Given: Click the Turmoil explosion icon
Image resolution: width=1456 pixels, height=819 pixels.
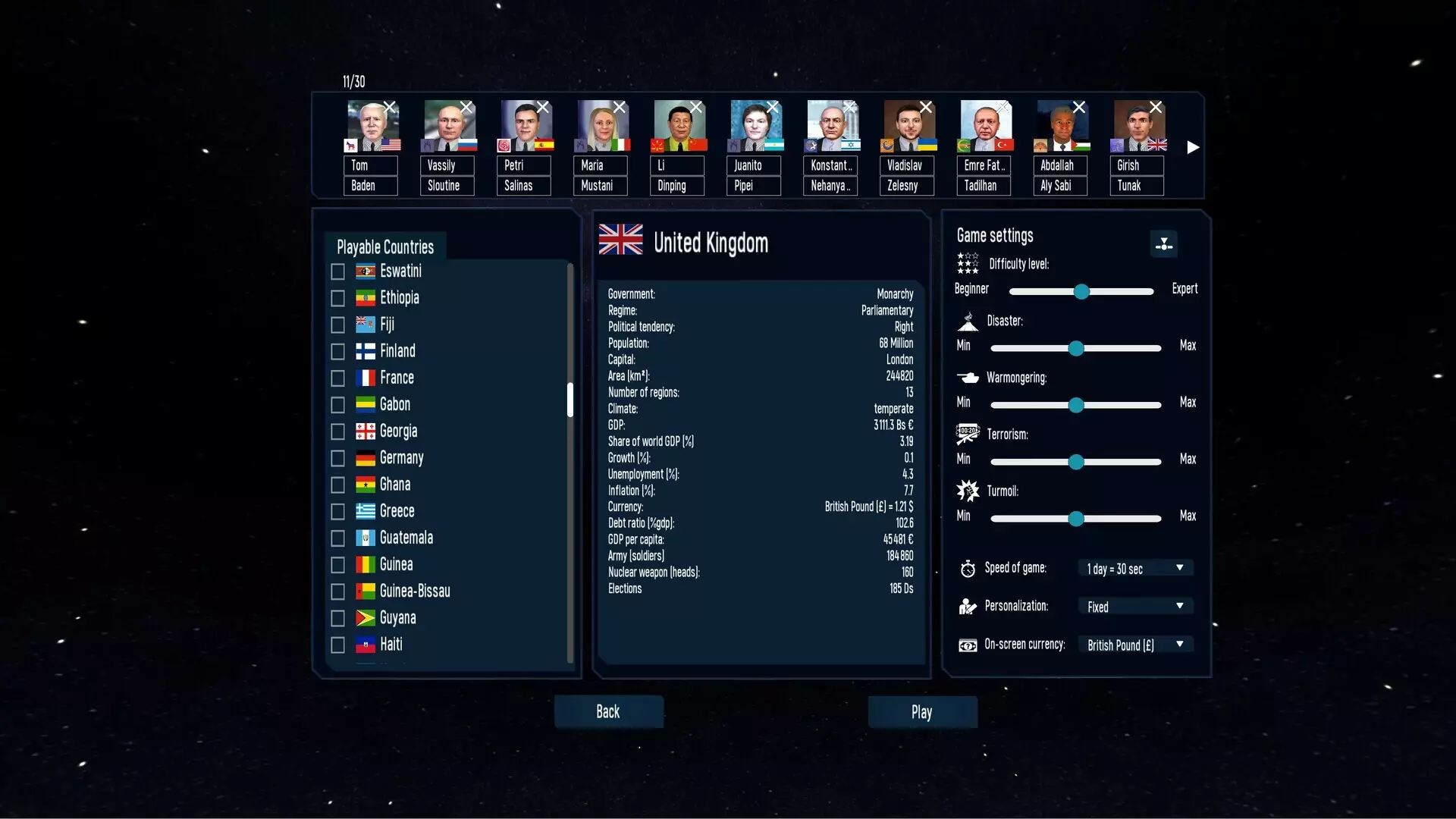Looking at the screenshot, I should click(x=968, y=491).
